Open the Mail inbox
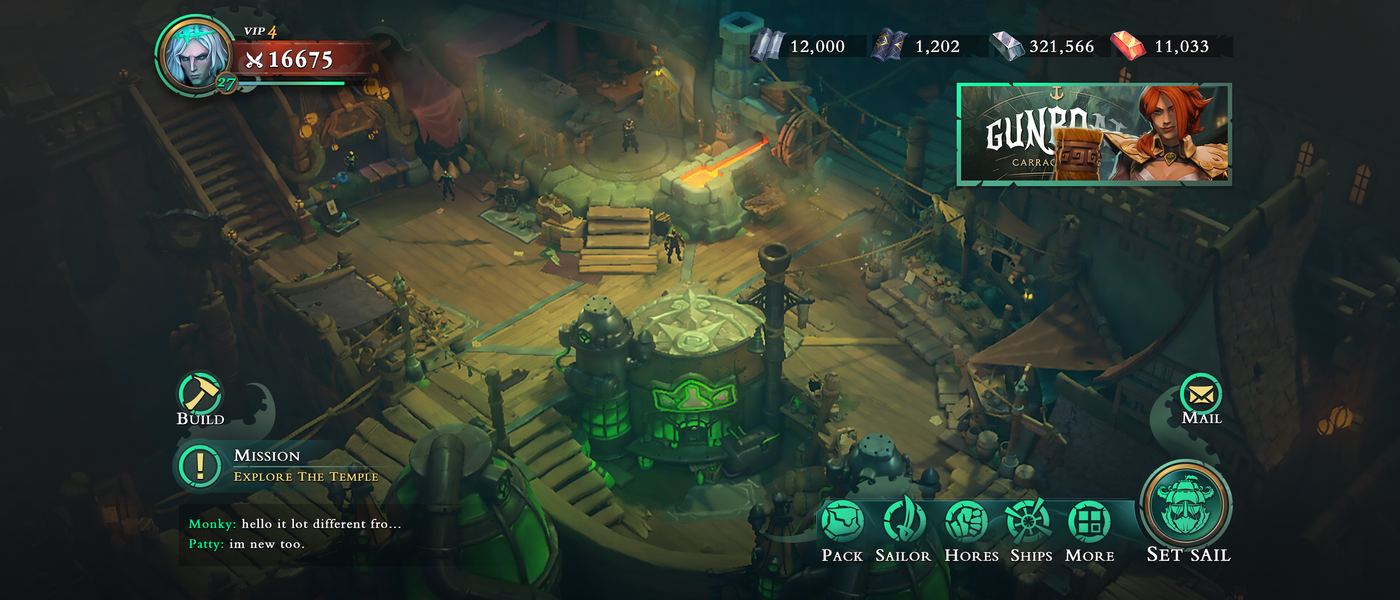The height and width of the screenshot is (600, 1400). [1201, 393]
